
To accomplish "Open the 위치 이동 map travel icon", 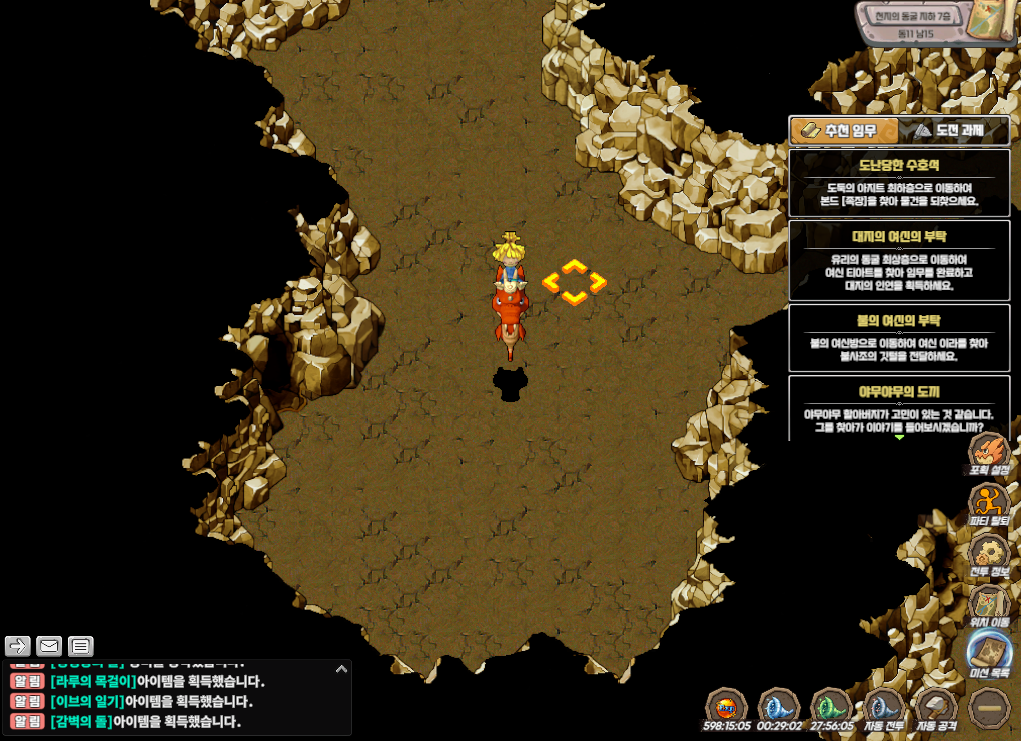I will tap(989, 605).
